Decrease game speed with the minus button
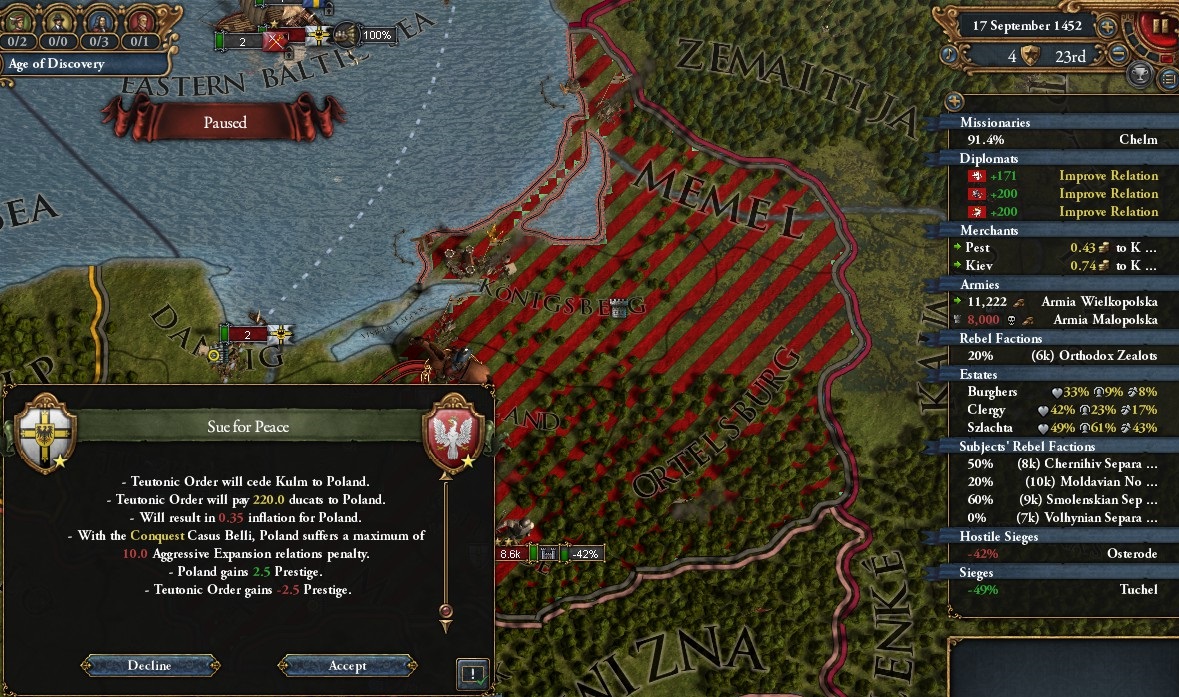1179x697 pixels. [x=1120, y=53]
